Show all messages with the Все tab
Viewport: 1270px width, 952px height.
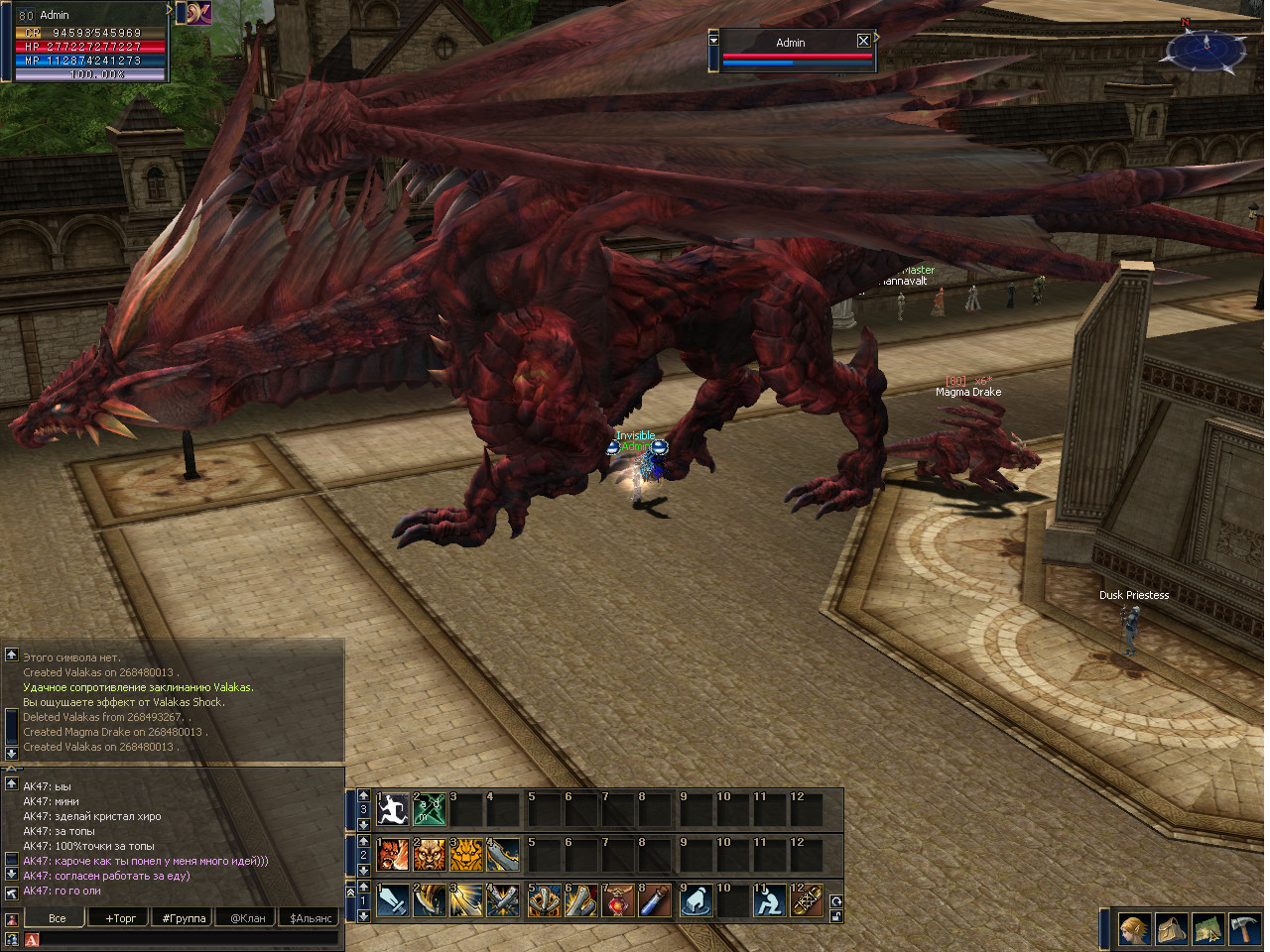pyautogui.click(x=58, y=918)
